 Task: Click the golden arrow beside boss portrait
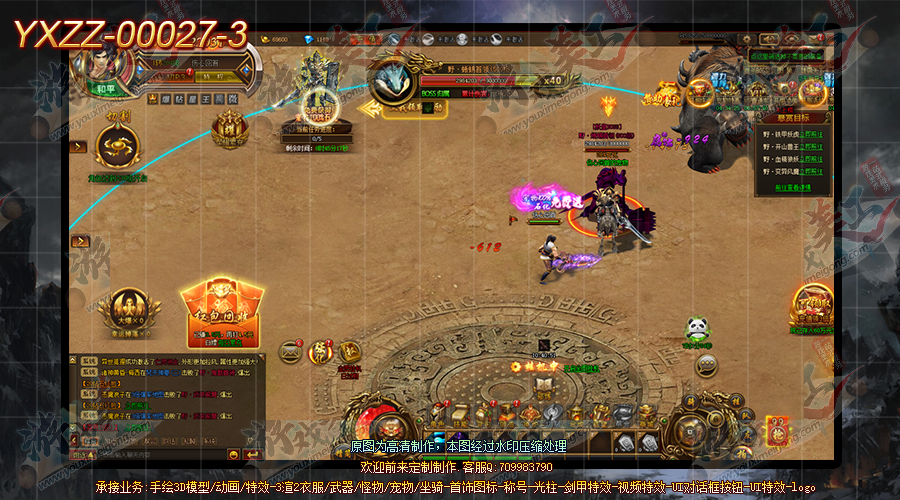pyautogui.click(x=369, y=107)
